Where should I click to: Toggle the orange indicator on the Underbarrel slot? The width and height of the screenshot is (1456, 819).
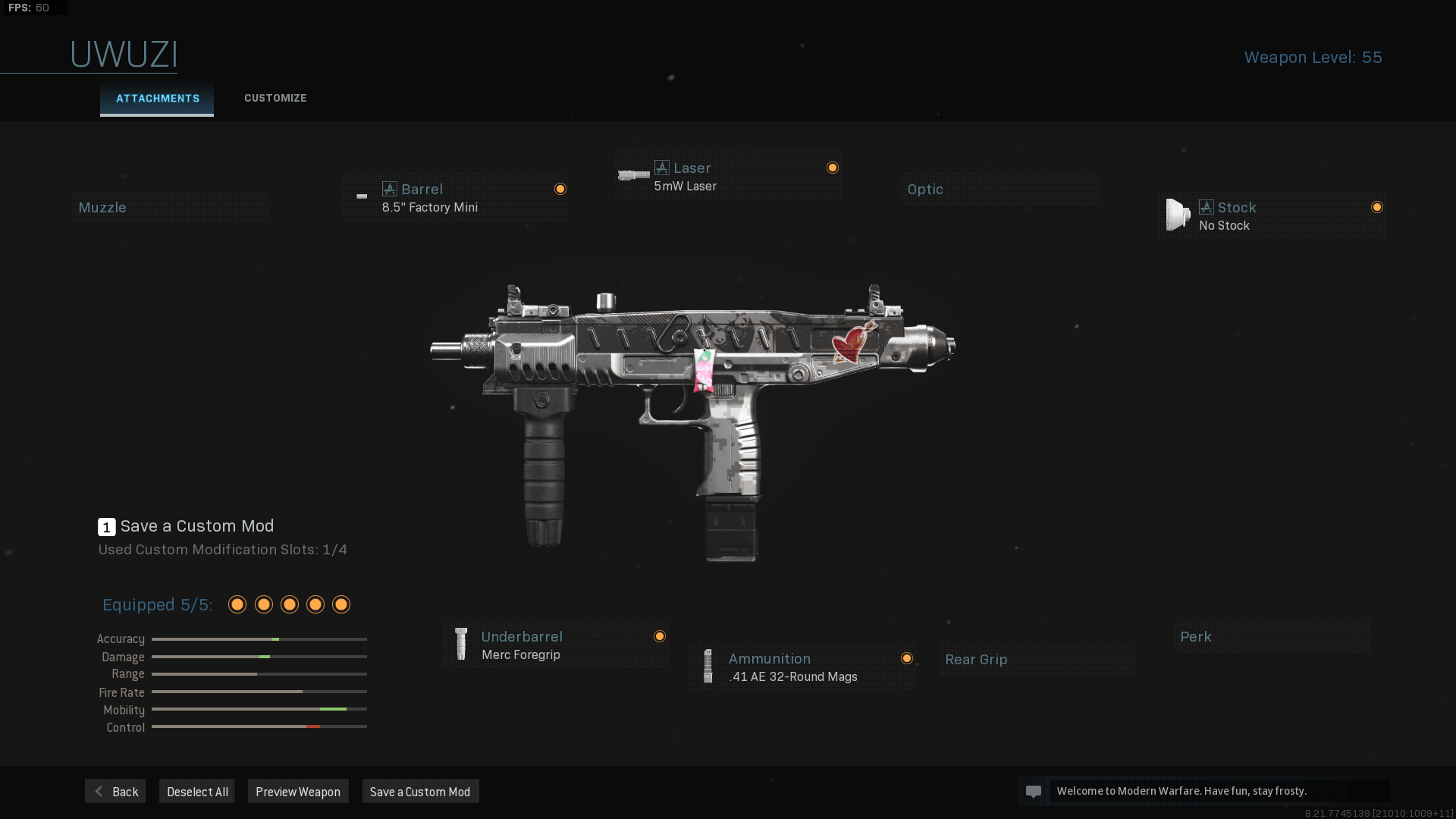(x=659, y=636)
